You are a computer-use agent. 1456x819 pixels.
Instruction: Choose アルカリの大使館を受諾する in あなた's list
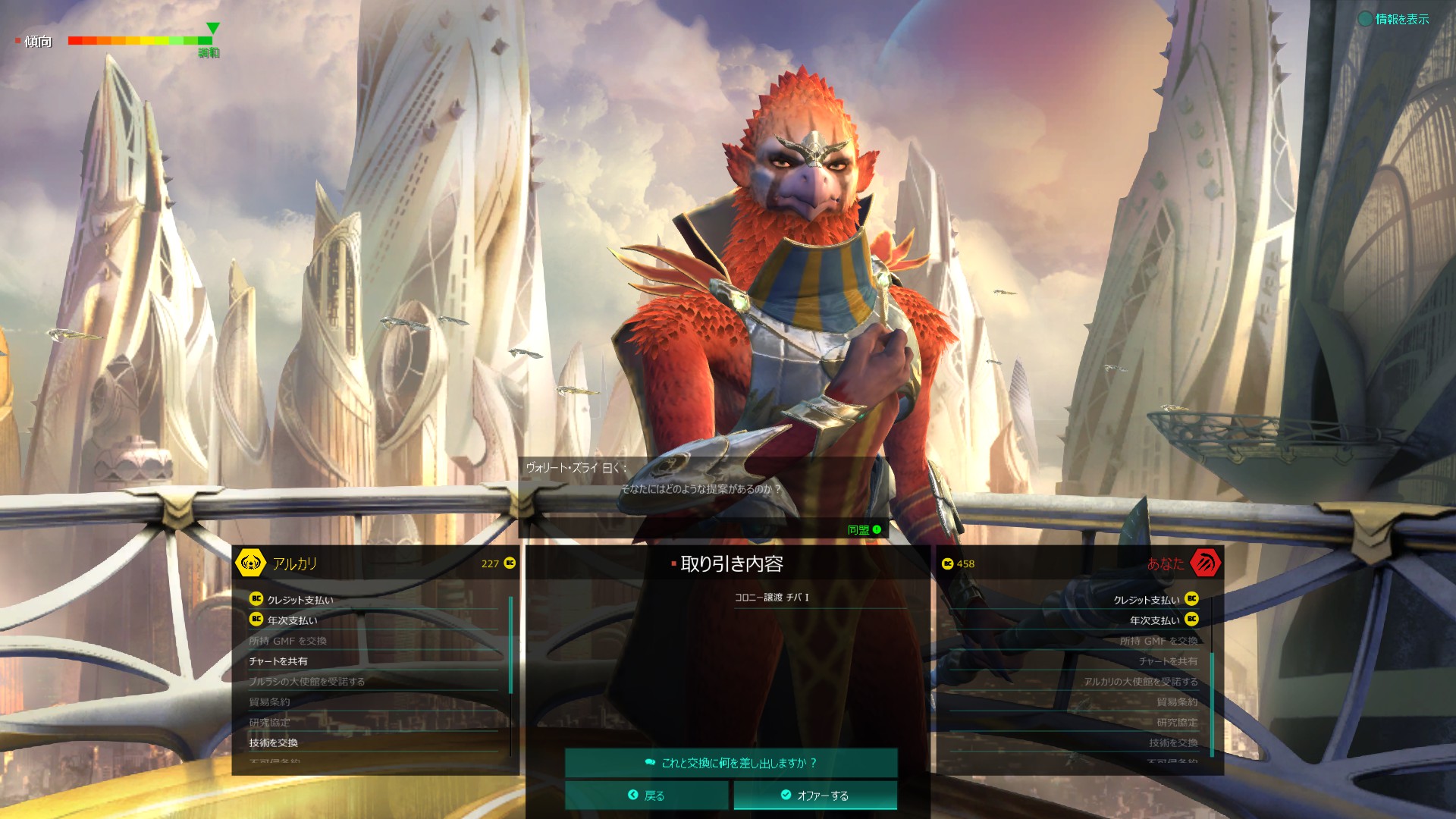coord(1141,682)
